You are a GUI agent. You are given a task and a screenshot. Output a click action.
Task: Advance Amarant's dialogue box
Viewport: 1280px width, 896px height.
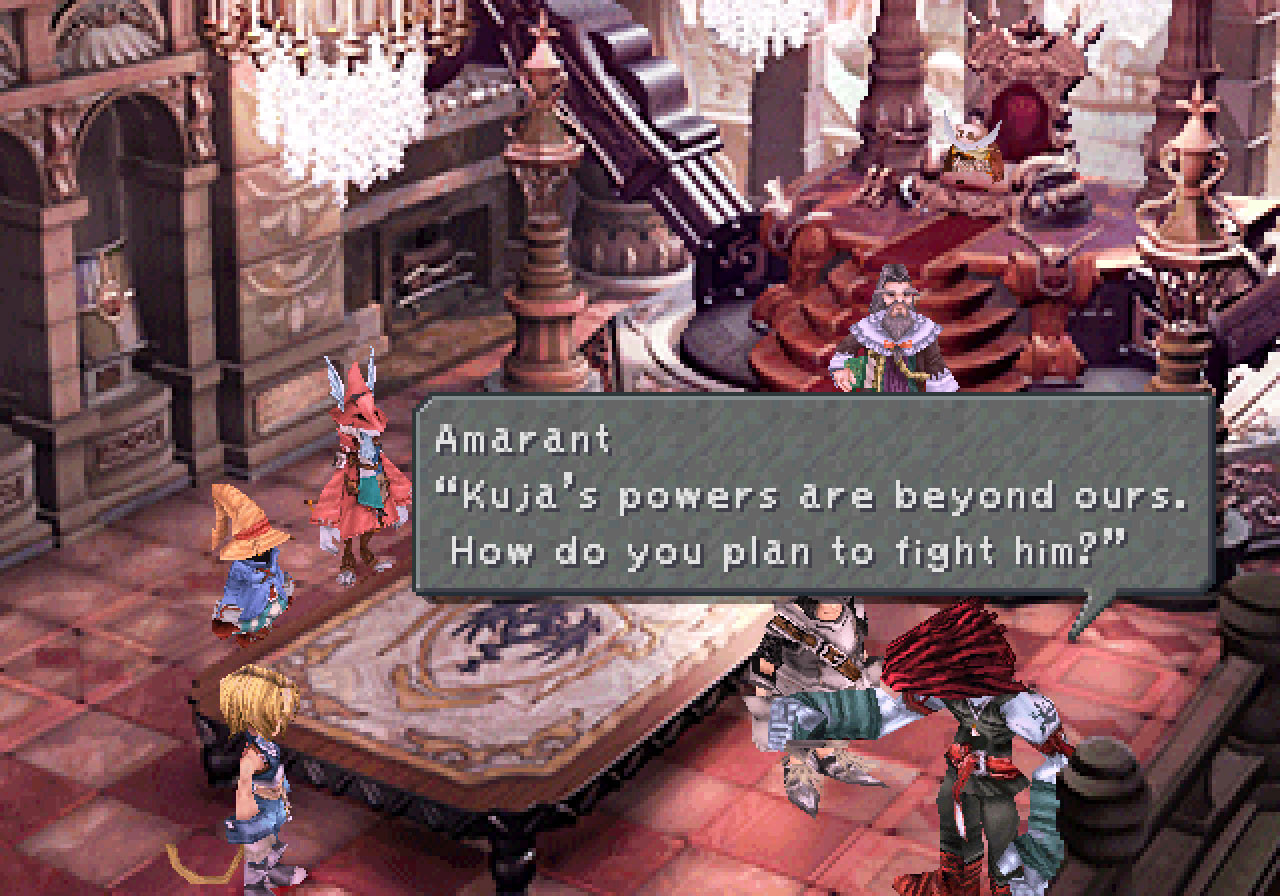812,496
